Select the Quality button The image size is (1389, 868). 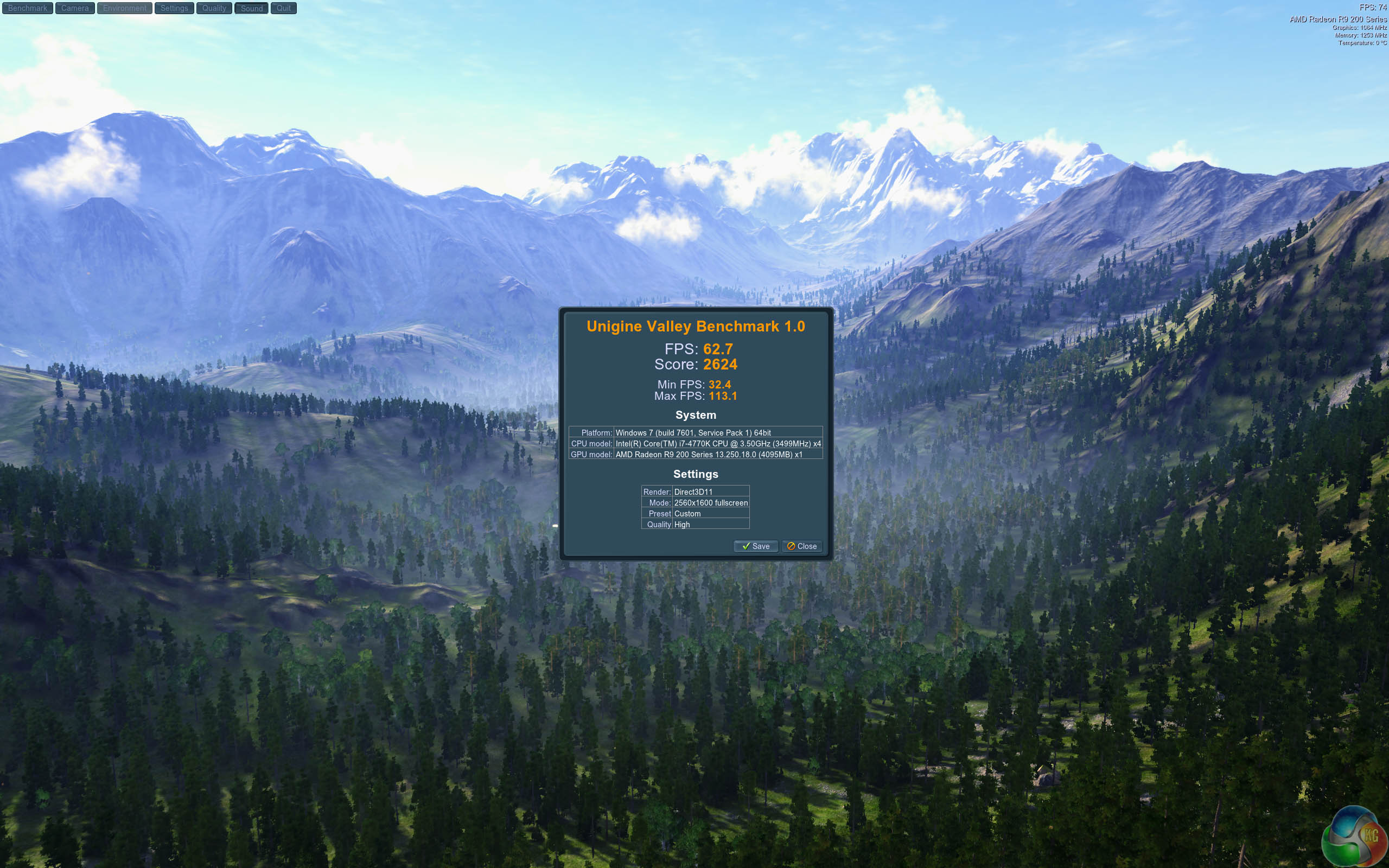point(214,8)
